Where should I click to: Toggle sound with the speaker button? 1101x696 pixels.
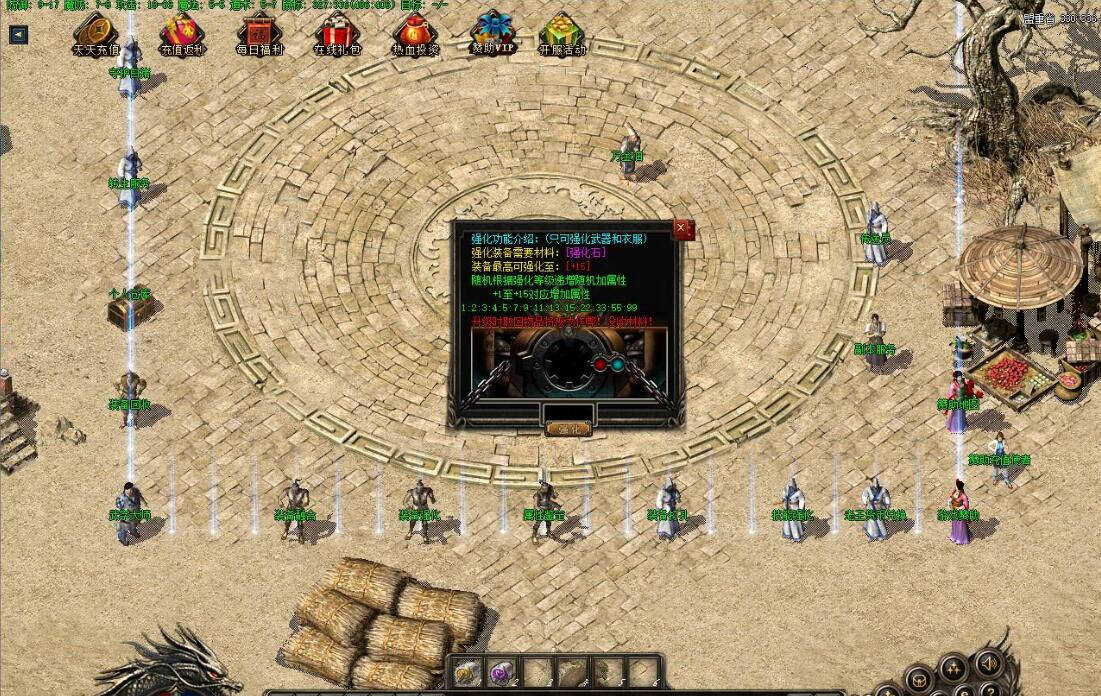pyautogui.click(x=987, y=663)
